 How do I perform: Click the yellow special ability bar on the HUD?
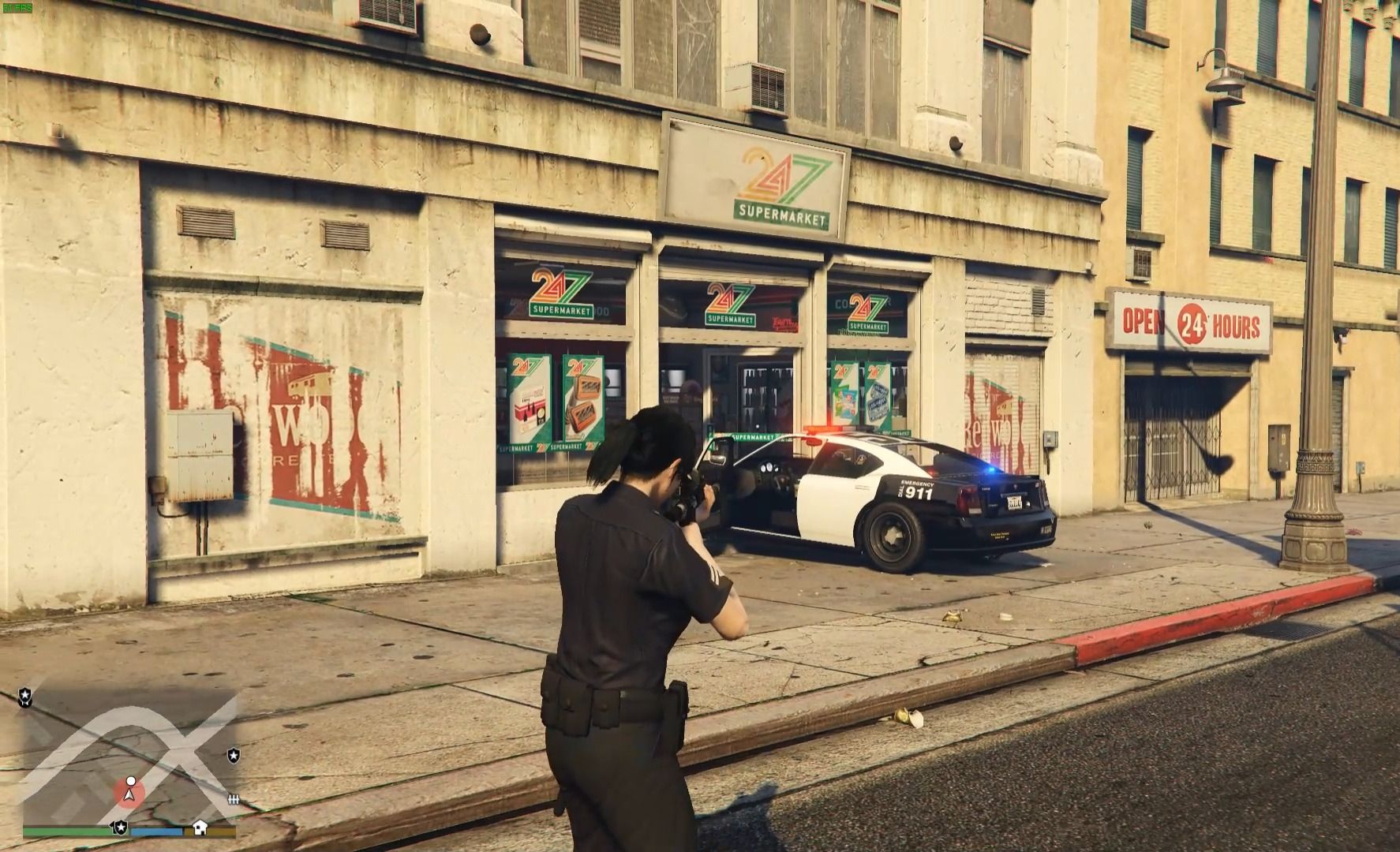pos(222,830)
